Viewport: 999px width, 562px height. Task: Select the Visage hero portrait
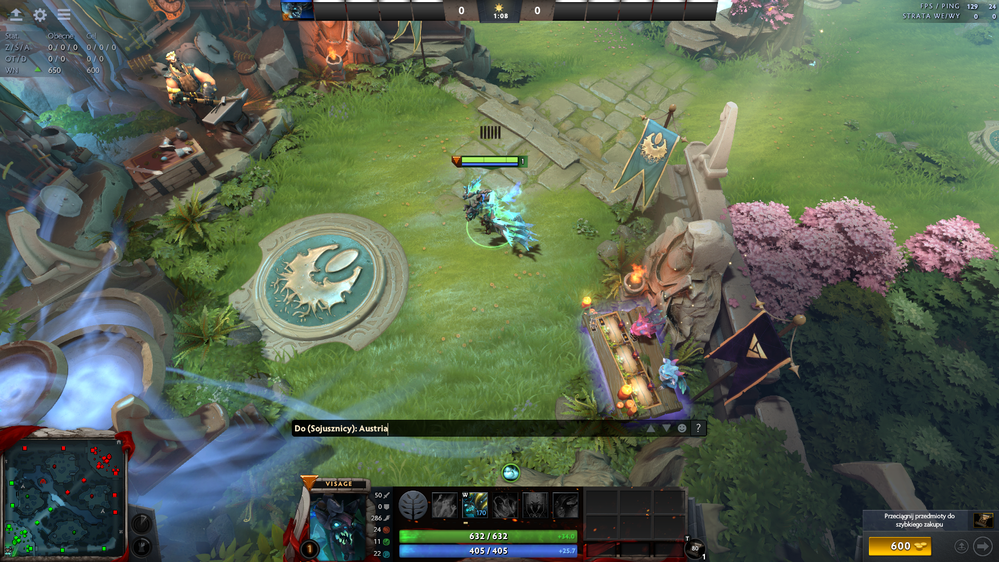339,523
